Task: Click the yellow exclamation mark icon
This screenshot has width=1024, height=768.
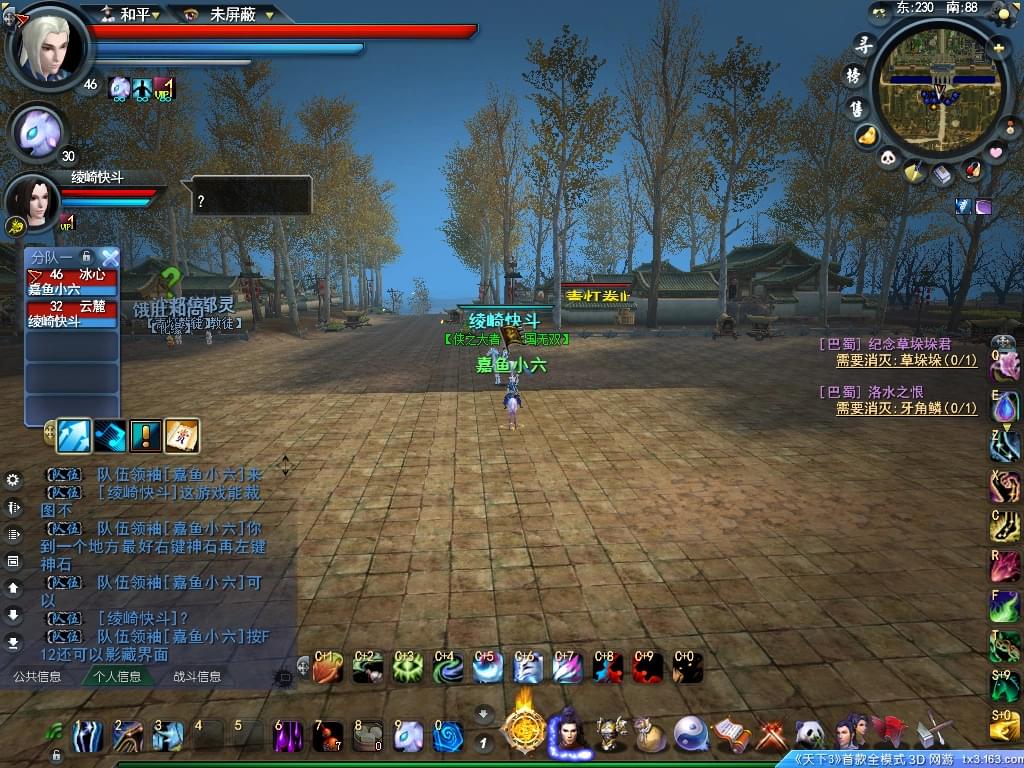Action: (146, 436)
